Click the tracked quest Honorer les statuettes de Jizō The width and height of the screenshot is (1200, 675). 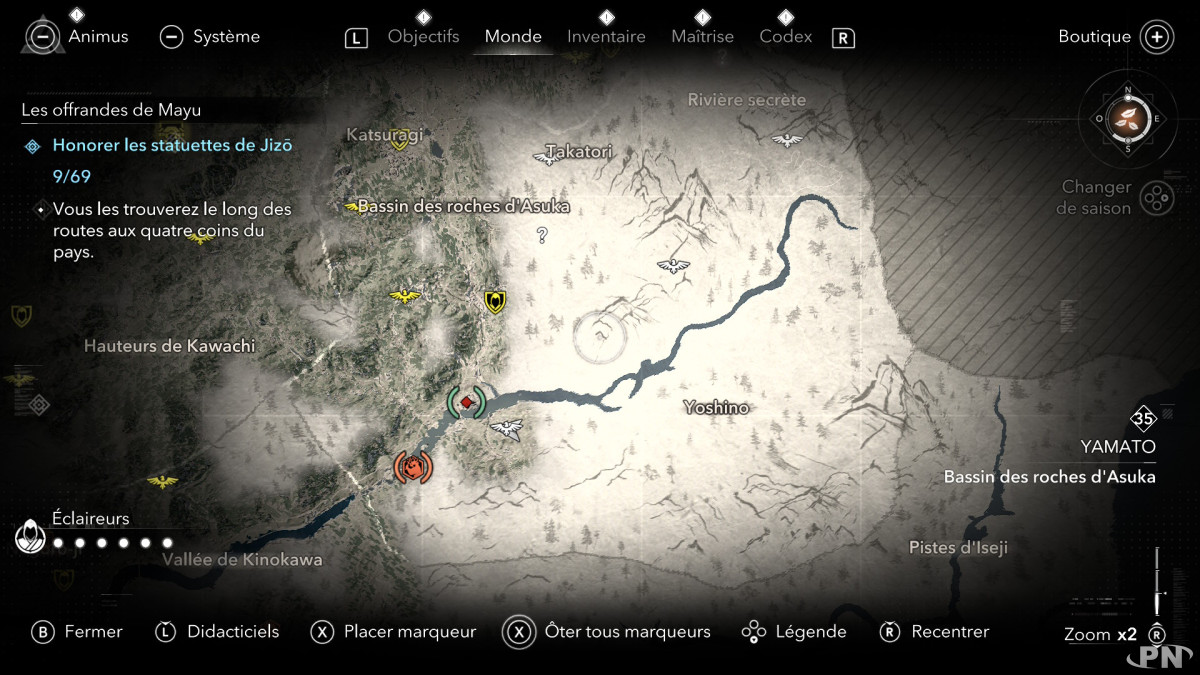(x=172, y=145)
